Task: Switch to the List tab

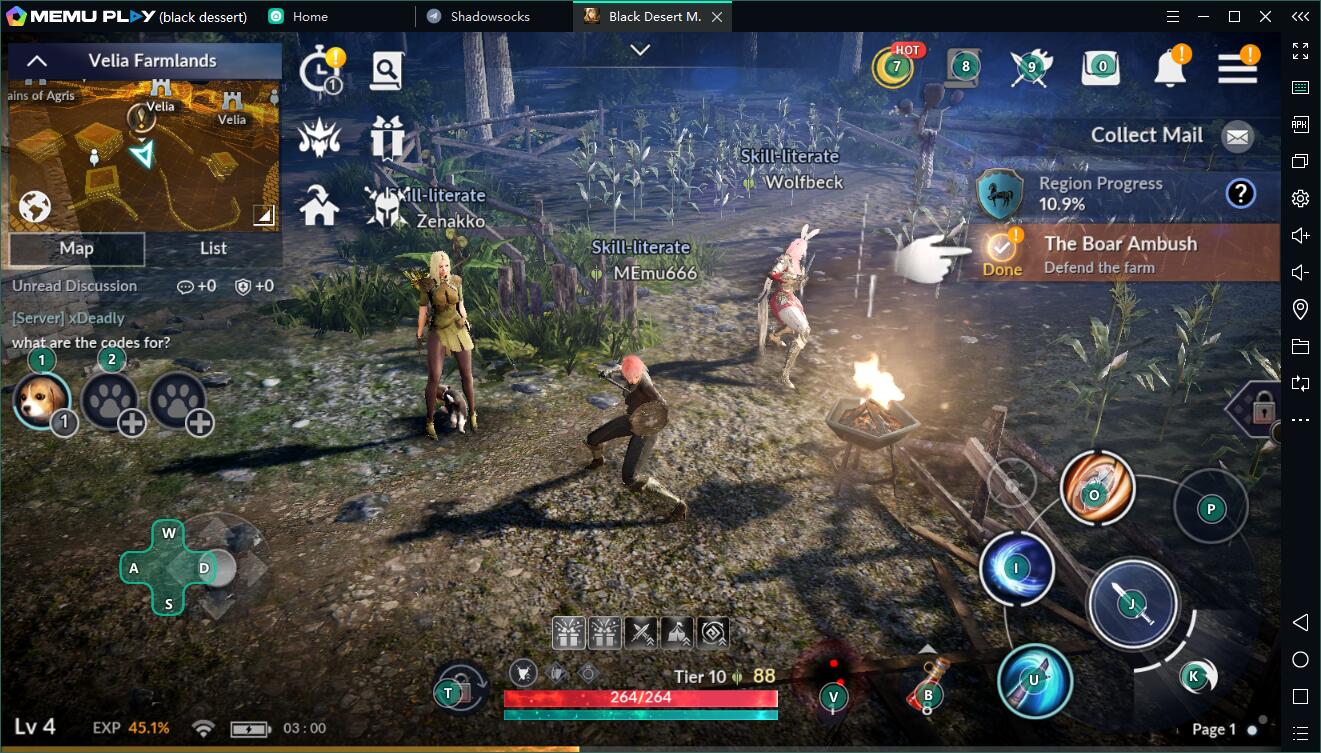Action: click(213, 249)
